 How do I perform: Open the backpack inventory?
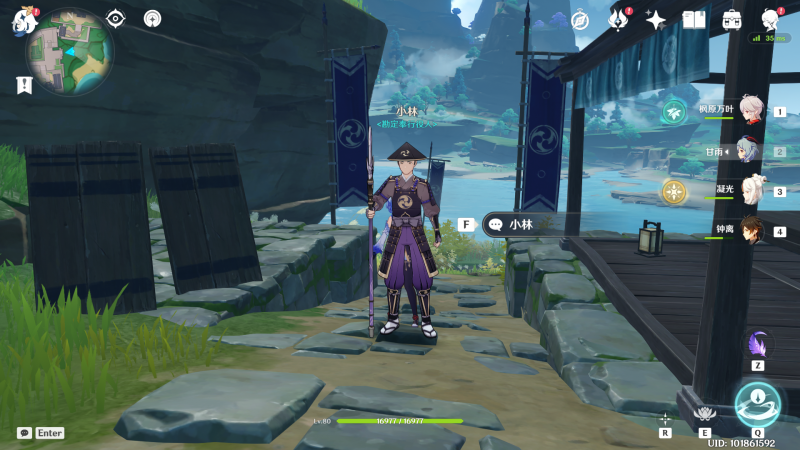tap(732, 20)
